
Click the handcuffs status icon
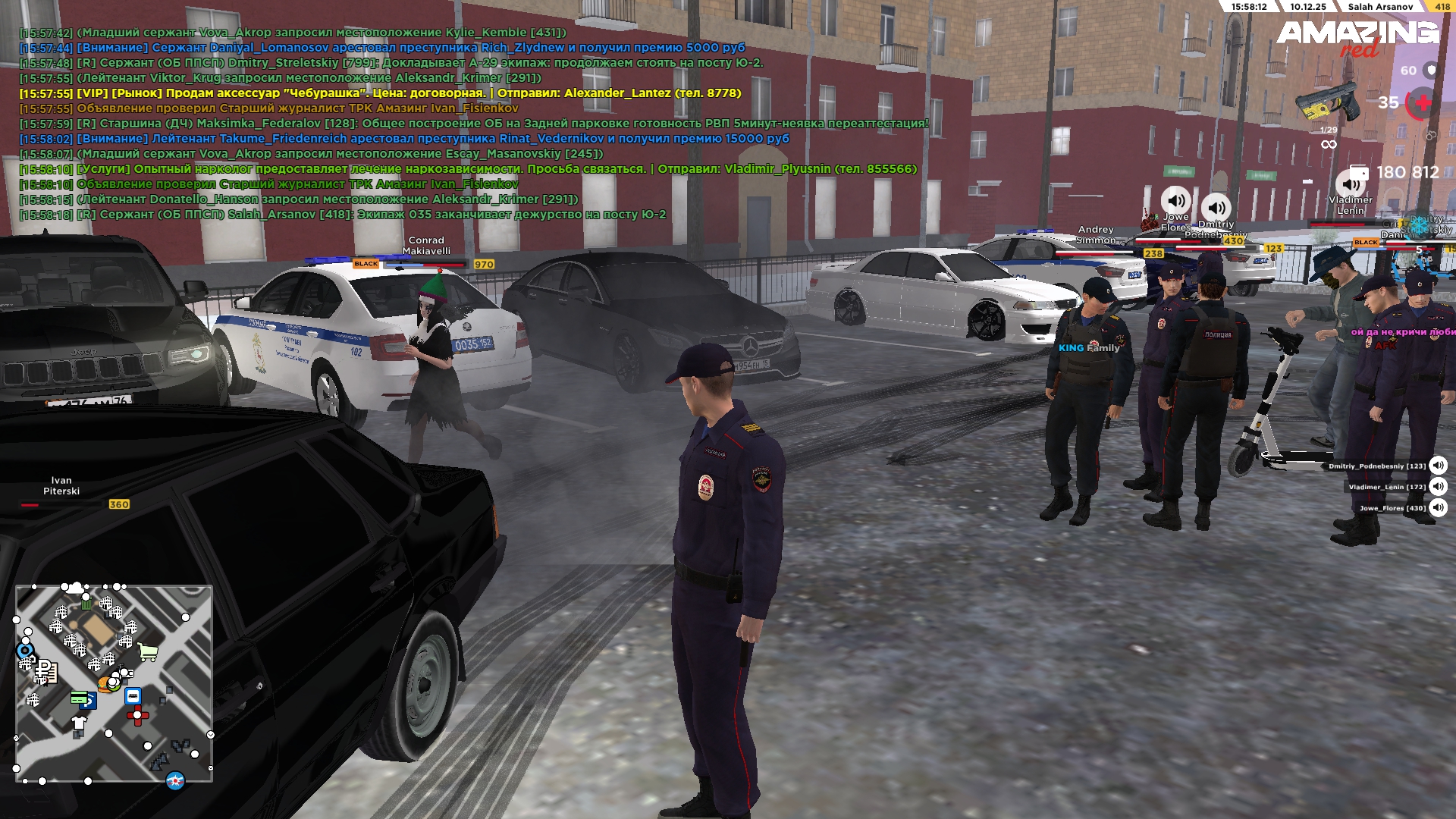pyautogui.click(x=1430, y=135)
